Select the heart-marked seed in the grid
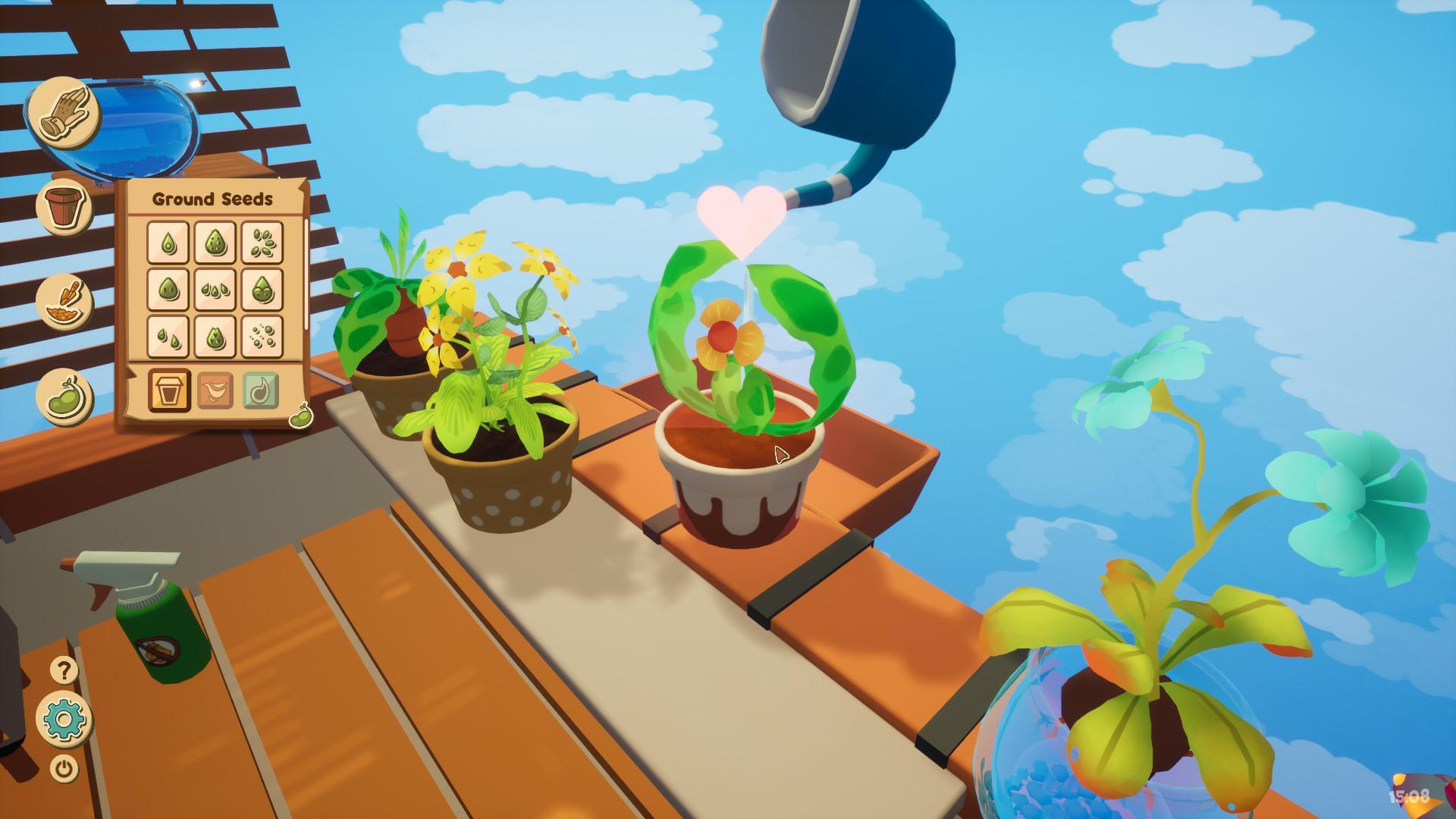 coord(215,337)
